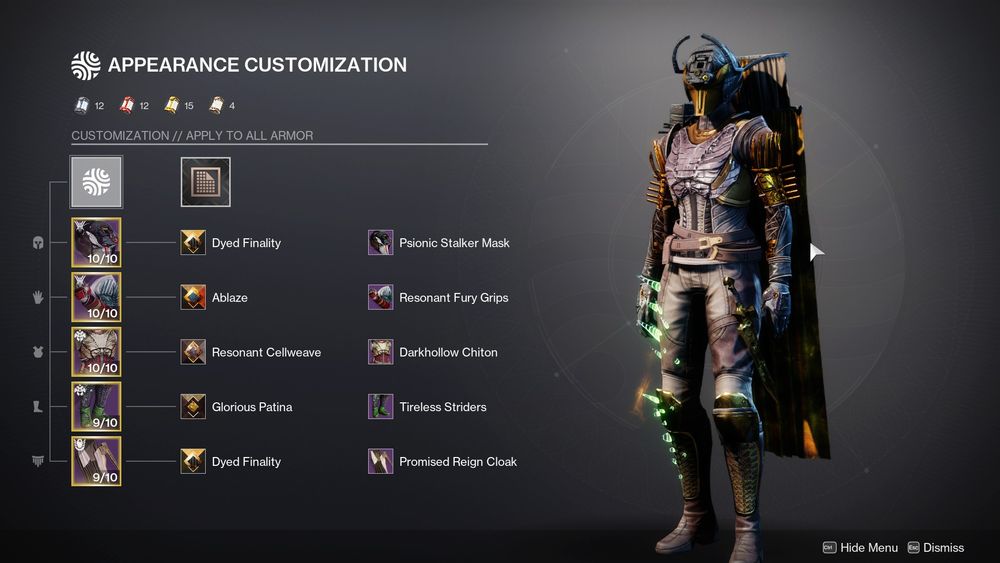1000x563 pixels.
Task: Select the chest armor slot
Action: pyautogui.click(x=96, y=352)
